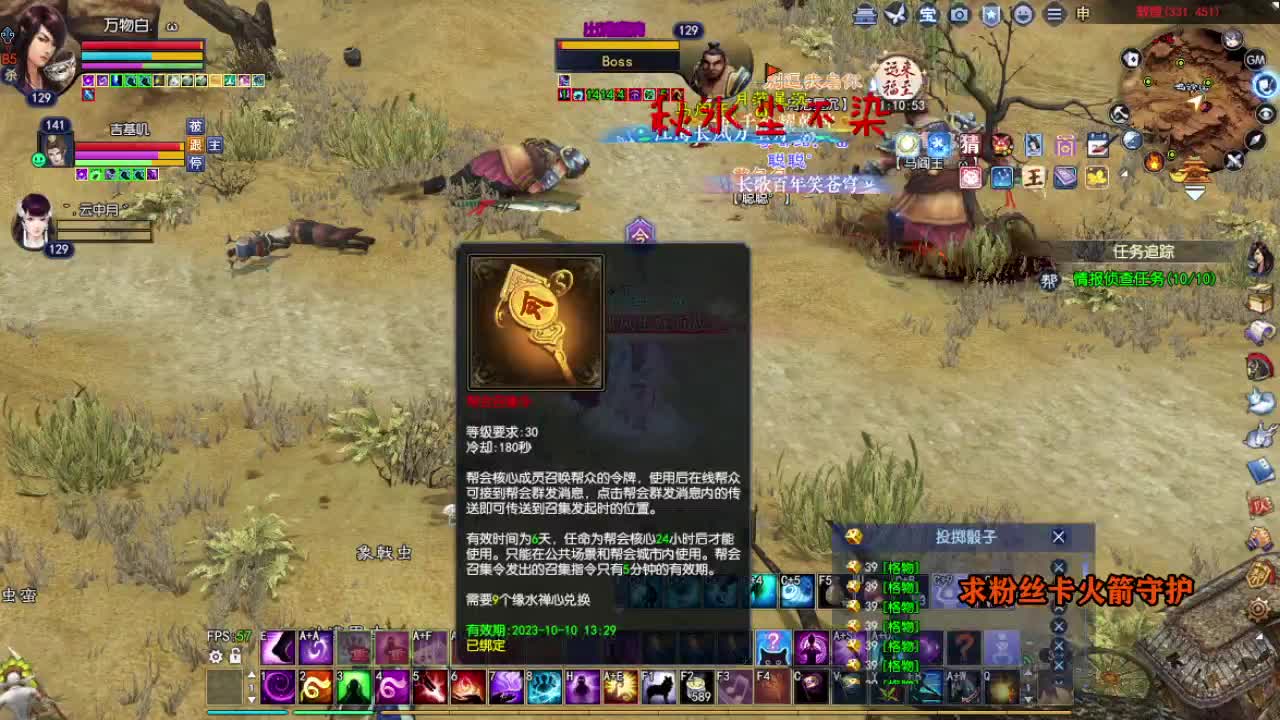
Task: Click the golden item icon in the tooltip
Action: 535,322
